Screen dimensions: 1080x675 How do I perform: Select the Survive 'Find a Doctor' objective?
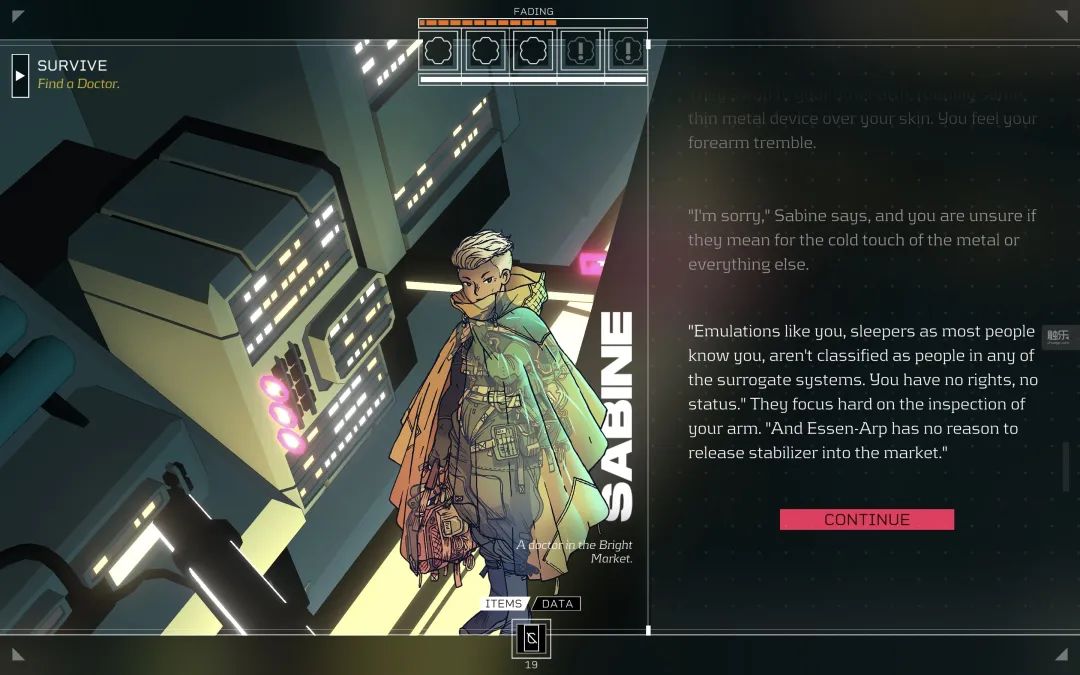click(78, 75)
